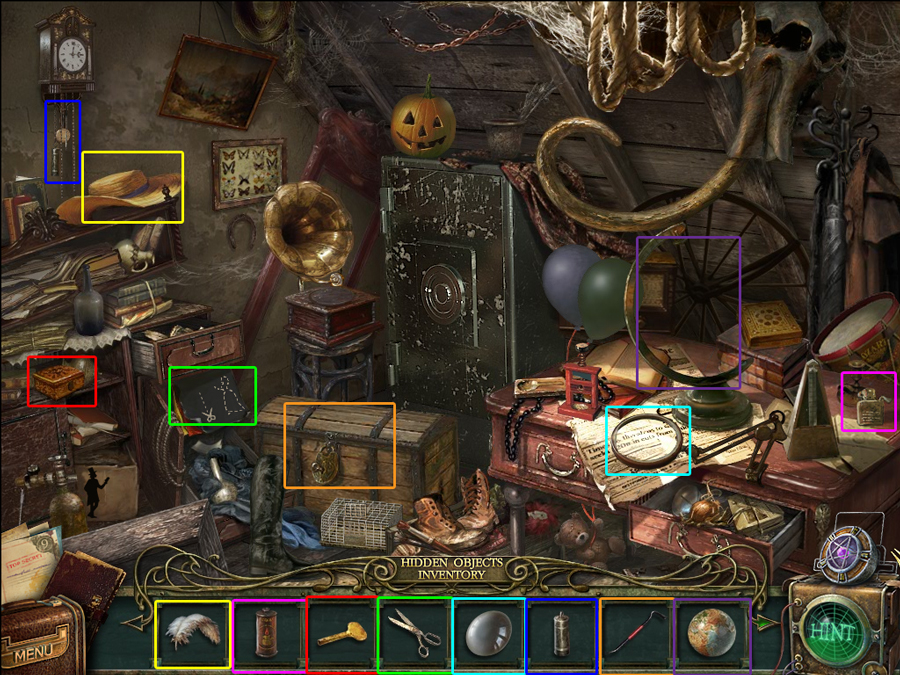Select the scissors inventory slot
900x675 pixels.
(x=414, y=634)
